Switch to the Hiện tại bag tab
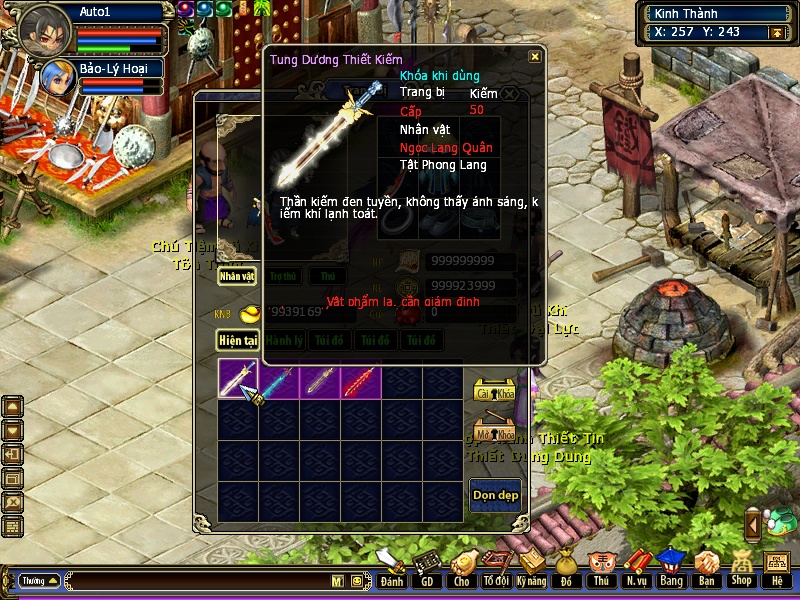This screenshot has height=600, width=800. [x=238, y=340]
